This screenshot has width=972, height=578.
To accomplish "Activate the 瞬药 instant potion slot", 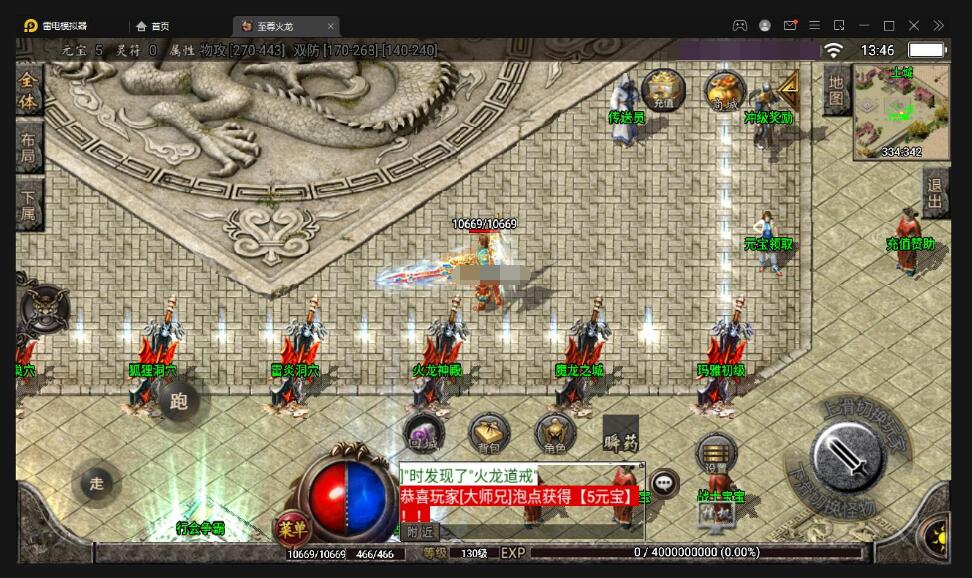I will 620,434.
